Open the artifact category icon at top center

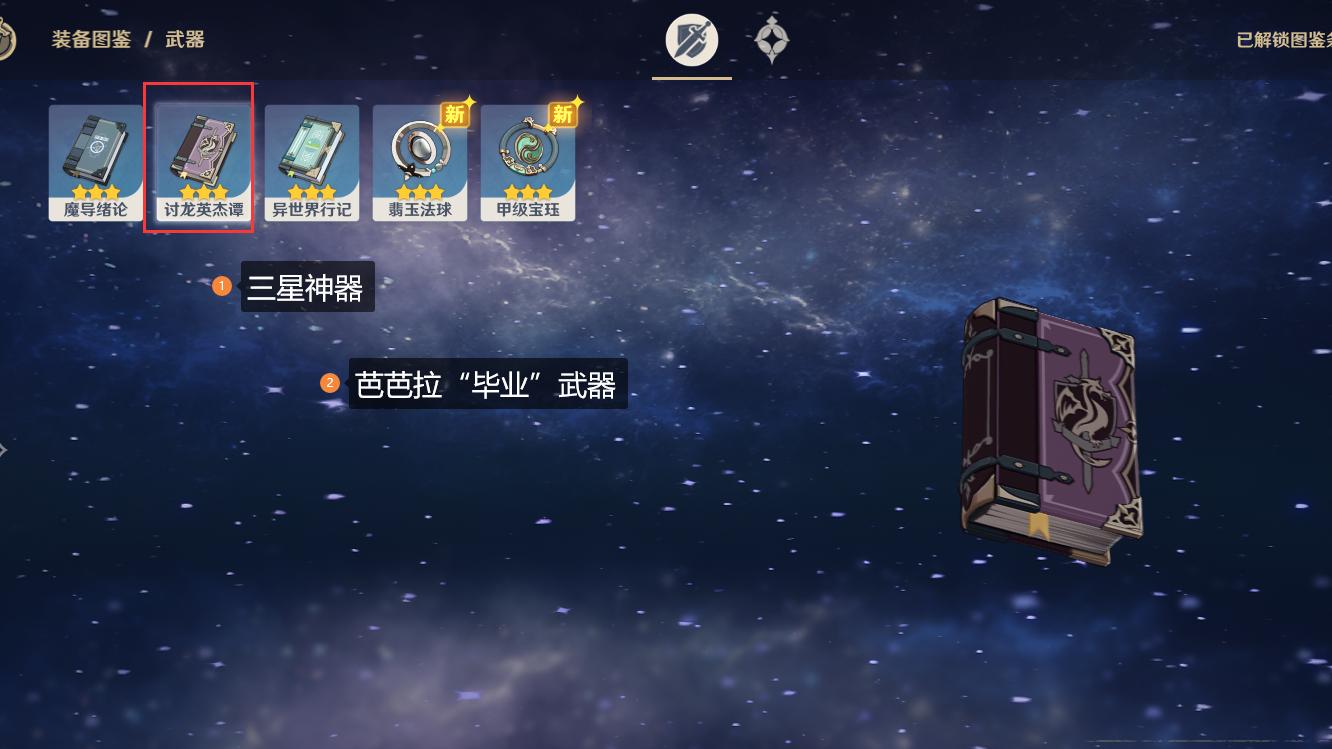tap(772, 40)
